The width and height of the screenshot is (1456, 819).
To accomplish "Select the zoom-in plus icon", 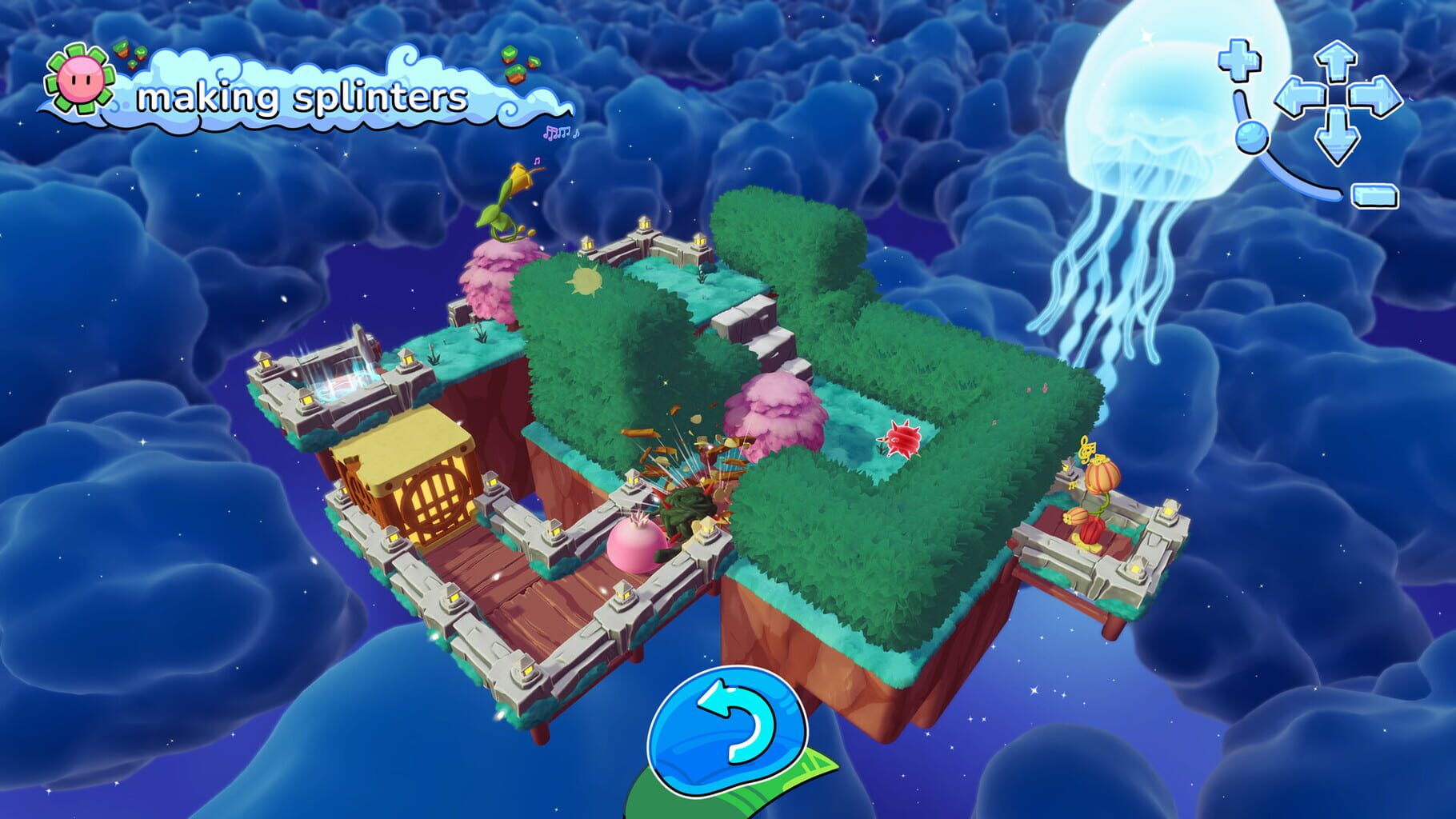I will pos(1238,60).
